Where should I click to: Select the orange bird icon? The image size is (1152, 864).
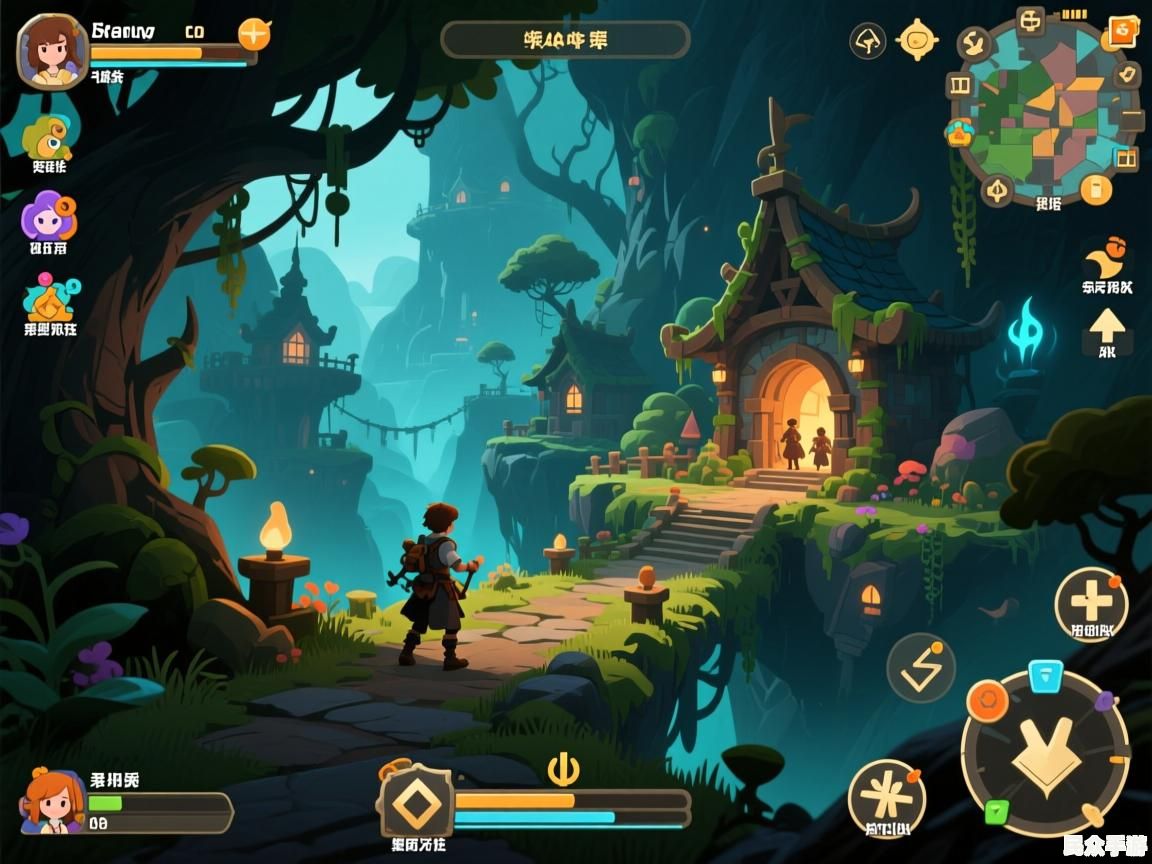(x=1105, y=260)
